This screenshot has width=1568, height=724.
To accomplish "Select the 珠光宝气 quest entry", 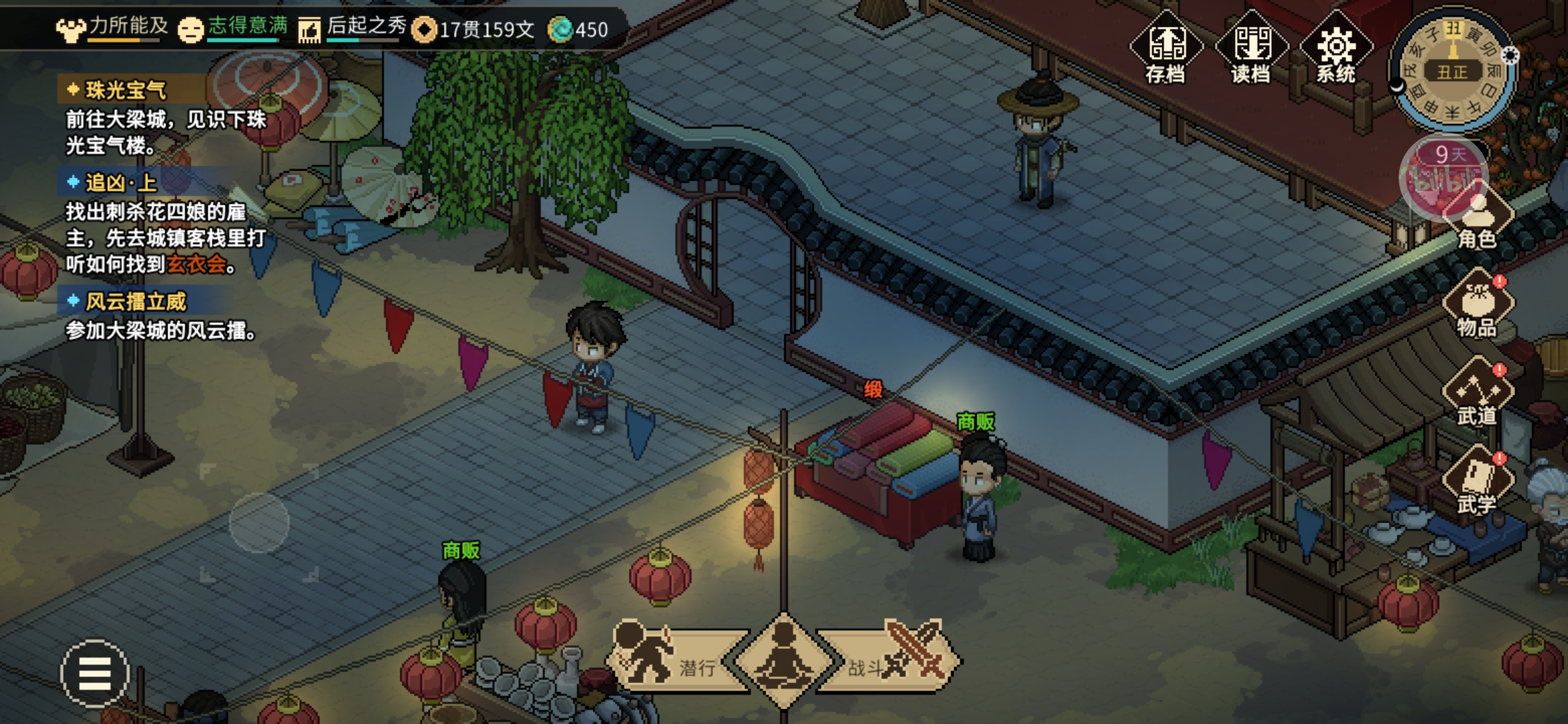I will click(x=126, y=90).
